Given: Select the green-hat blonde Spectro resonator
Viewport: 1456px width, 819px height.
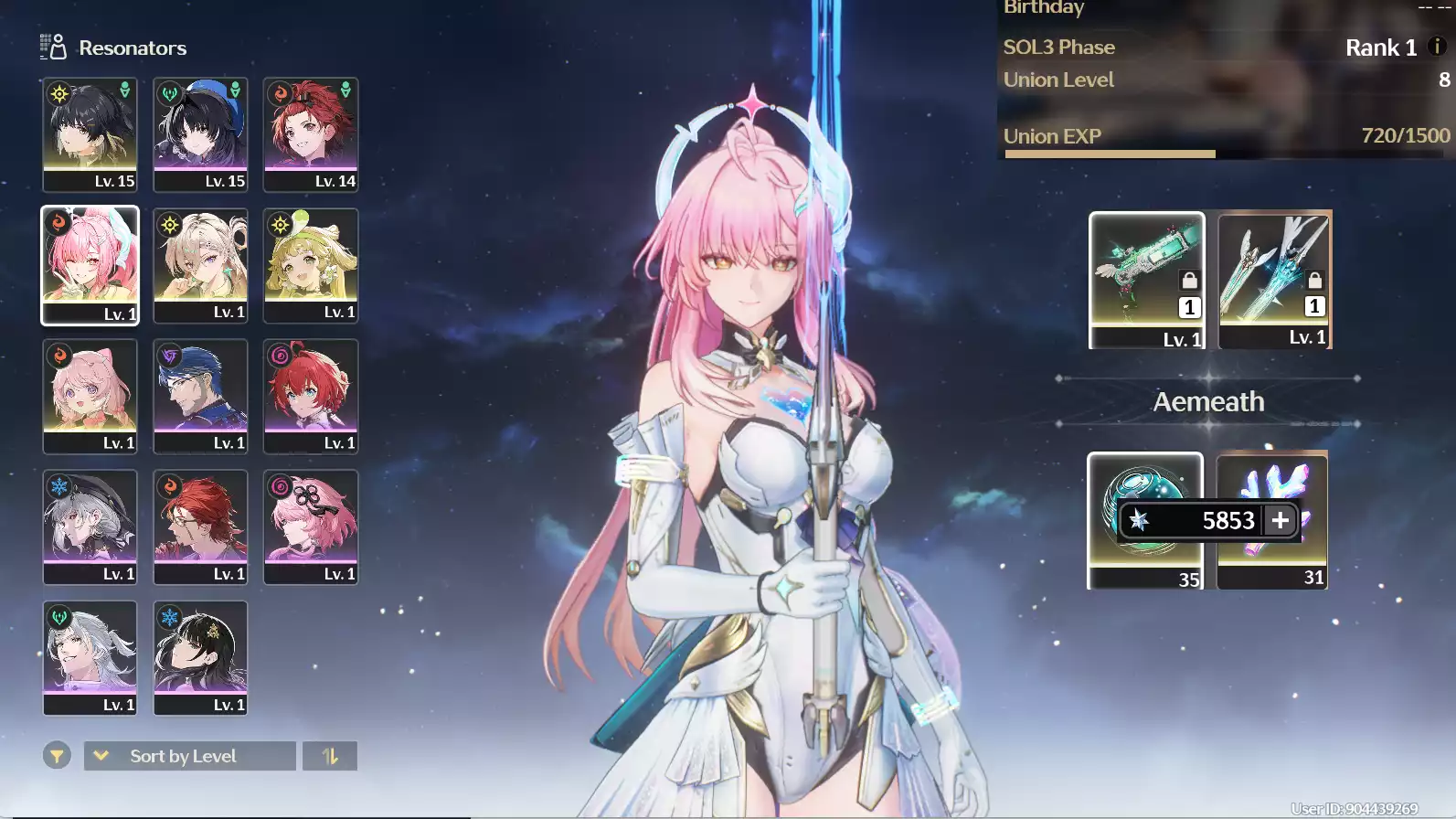Looking at the screenshot, I should 311,265.
